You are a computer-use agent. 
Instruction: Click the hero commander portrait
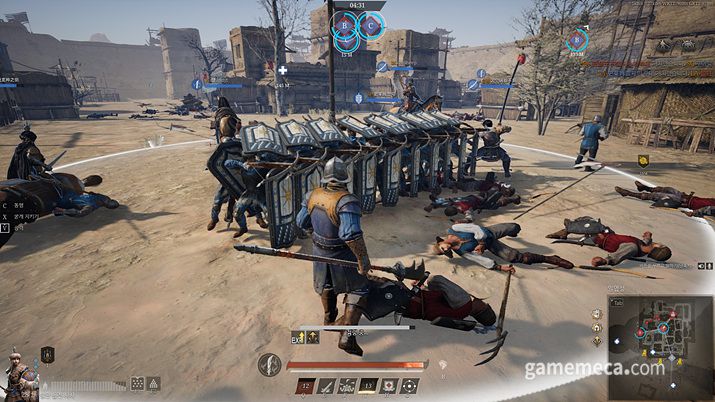(17, 373)
